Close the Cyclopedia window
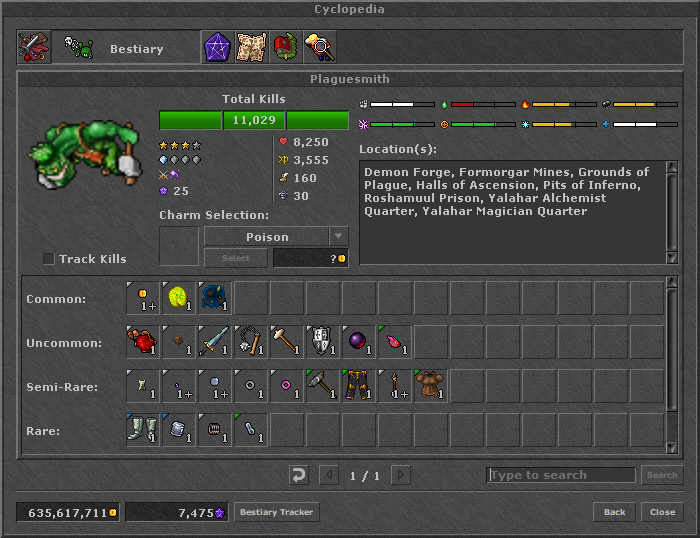 pyautogui.click(x=662, y=512)
